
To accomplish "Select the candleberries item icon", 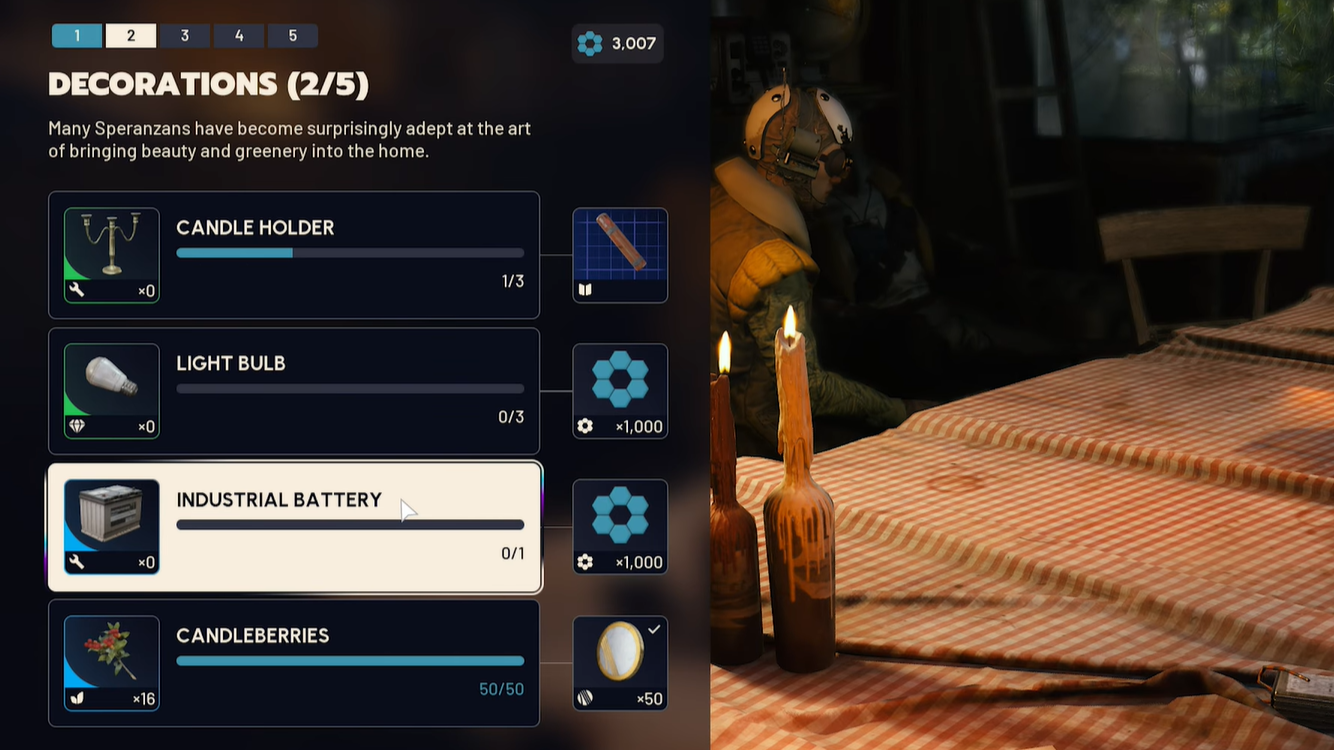I will point(112,663).
